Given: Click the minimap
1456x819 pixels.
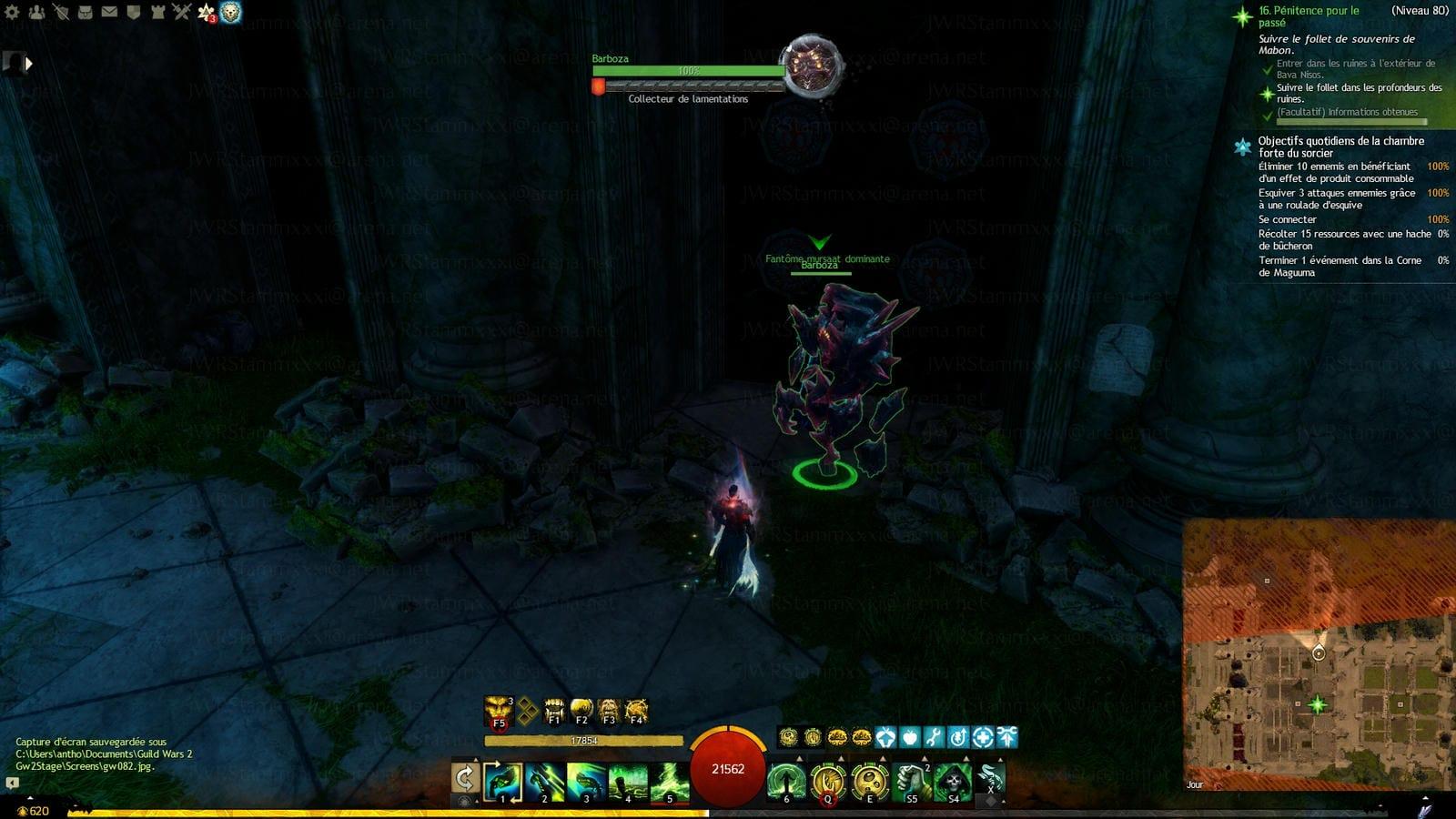Looking at the screenshot, I should click(x=1319, y=655).
